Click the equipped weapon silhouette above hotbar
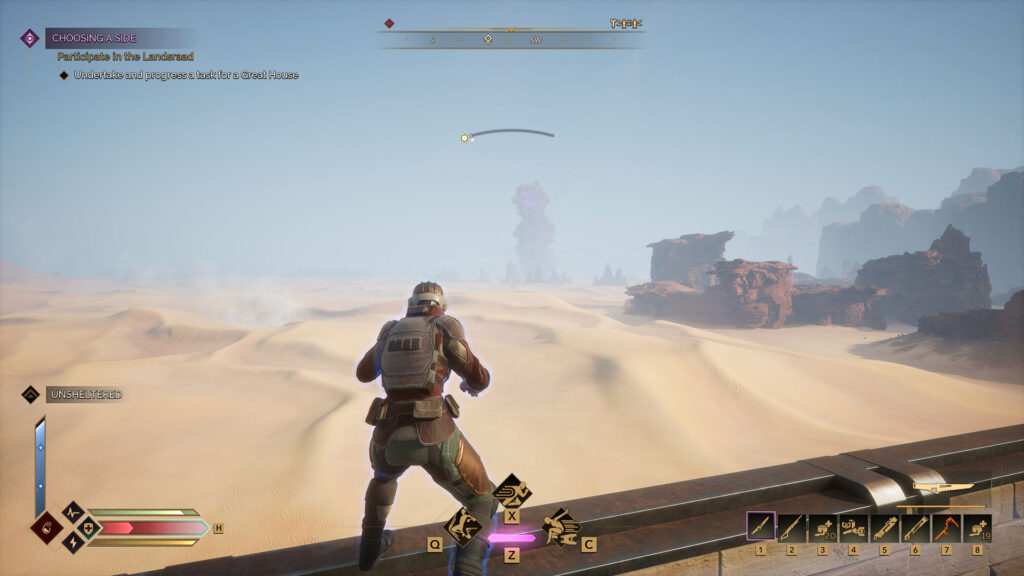 tap(942, 489)
